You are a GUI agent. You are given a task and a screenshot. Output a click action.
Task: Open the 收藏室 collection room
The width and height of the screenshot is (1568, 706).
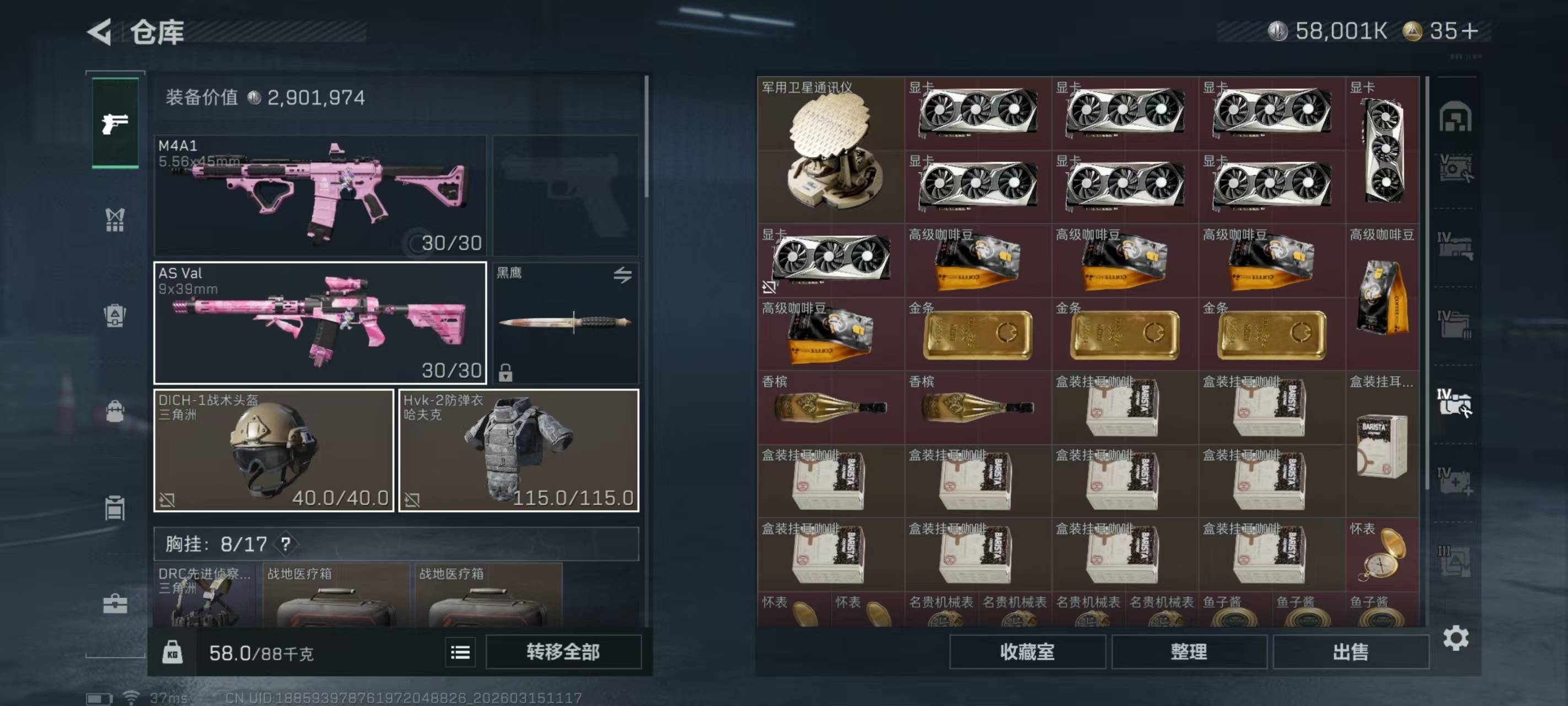pyautogui.click(x=1027, y=652)
